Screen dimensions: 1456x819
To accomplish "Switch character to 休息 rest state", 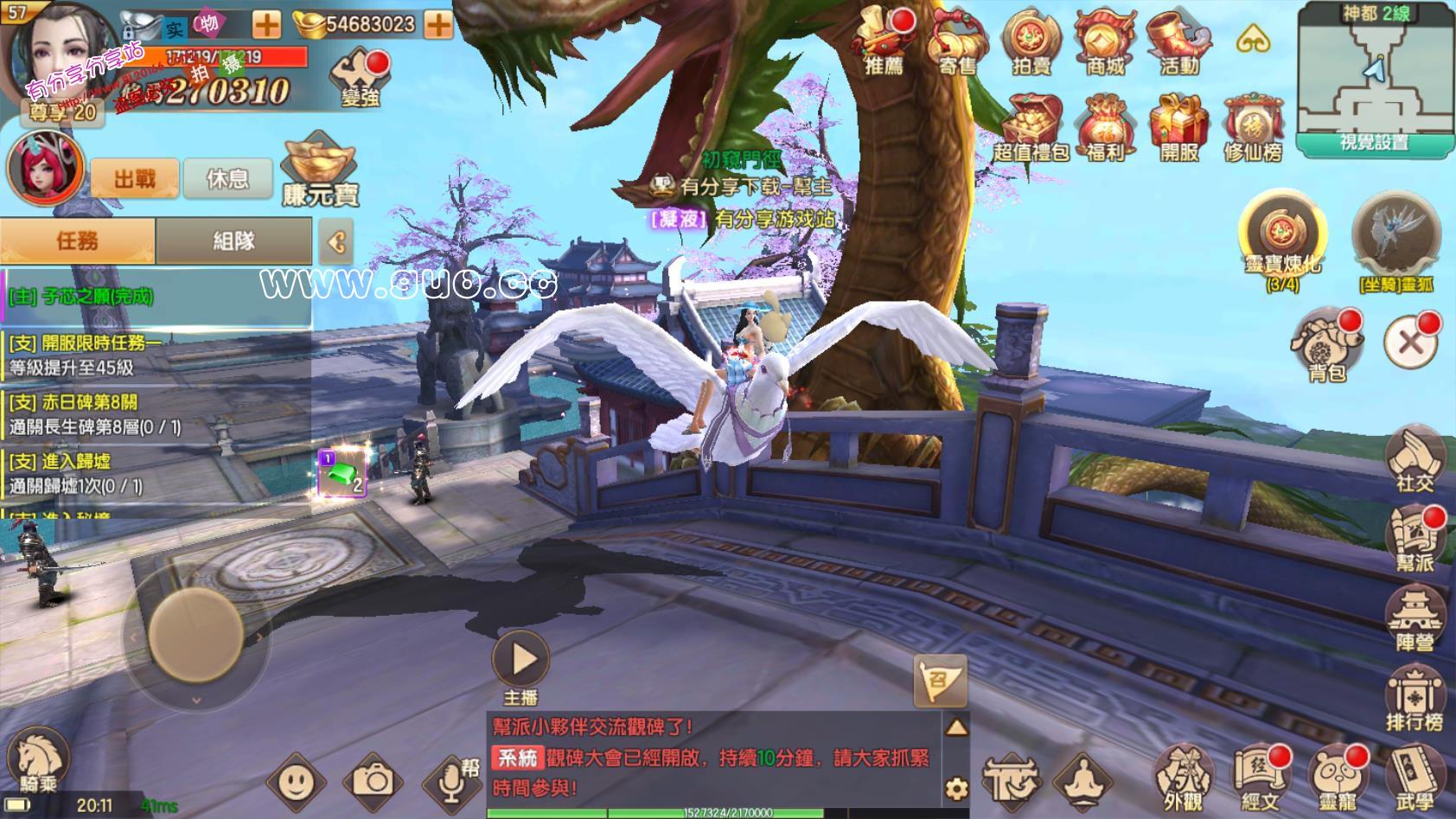I will point(228,178).
